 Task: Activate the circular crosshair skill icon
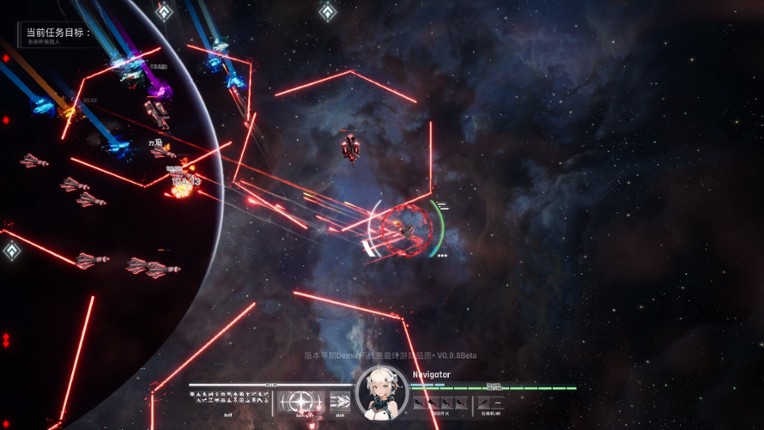[x=299, y=401]
